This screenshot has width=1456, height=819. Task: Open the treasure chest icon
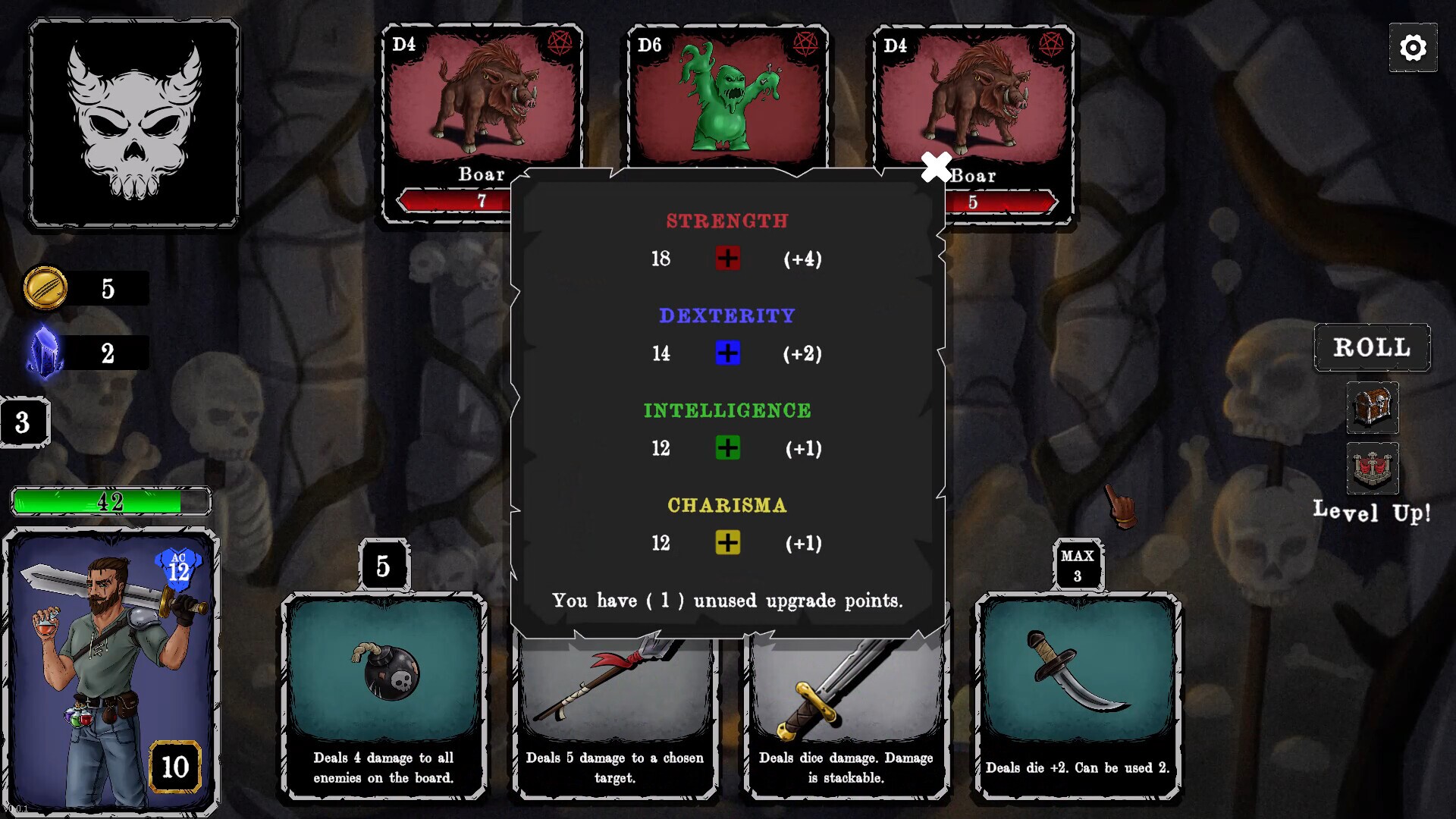pyautogui.click(x=1372, y=407)
